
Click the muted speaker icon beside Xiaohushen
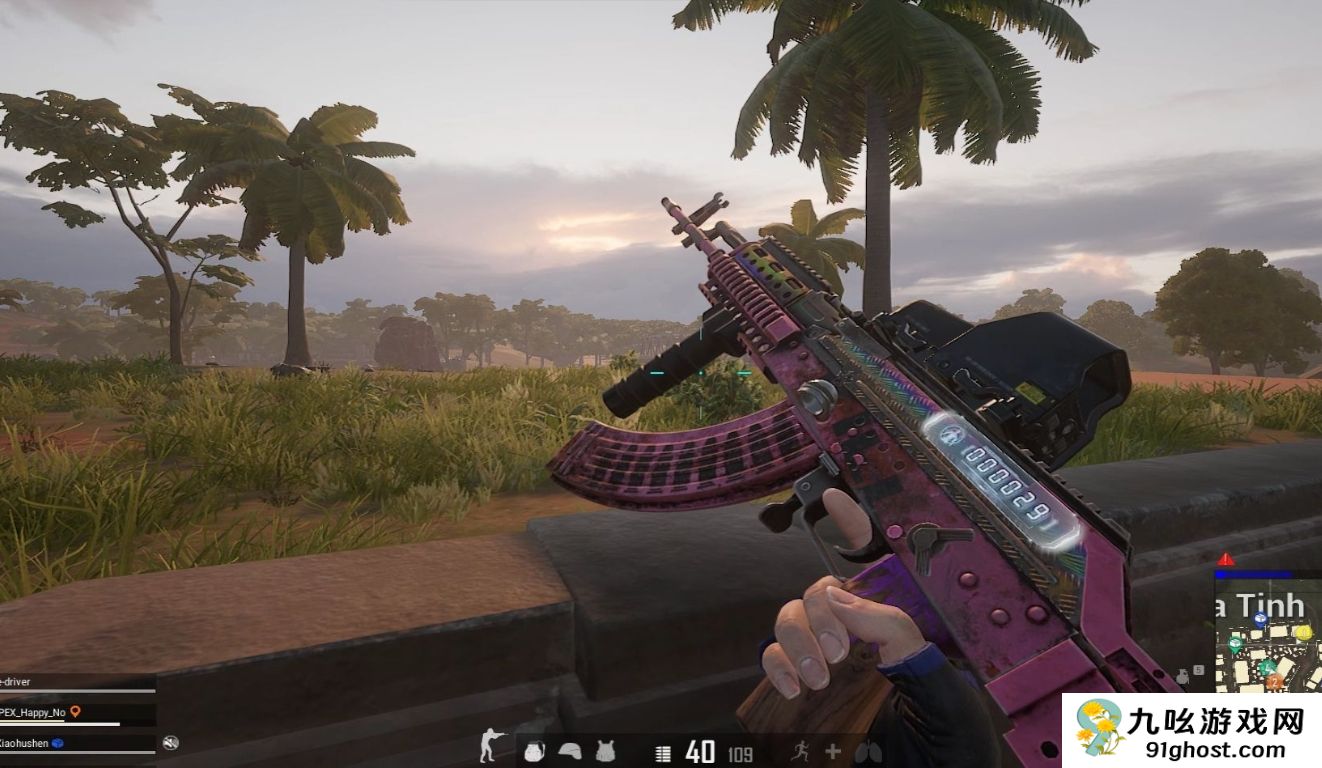tap(171, 742)
